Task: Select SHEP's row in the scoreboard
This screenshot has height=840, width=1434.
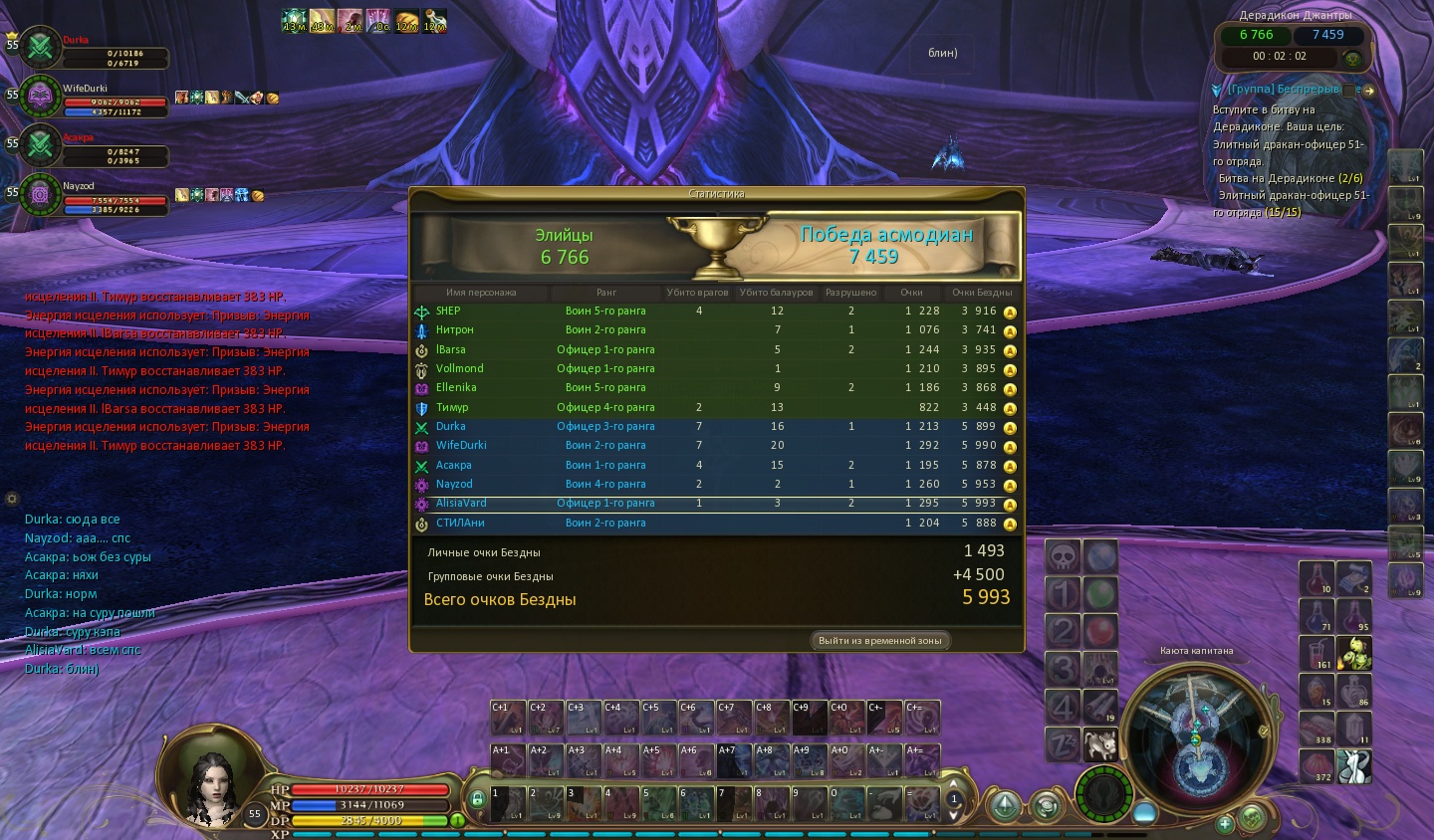Action: 717,311
